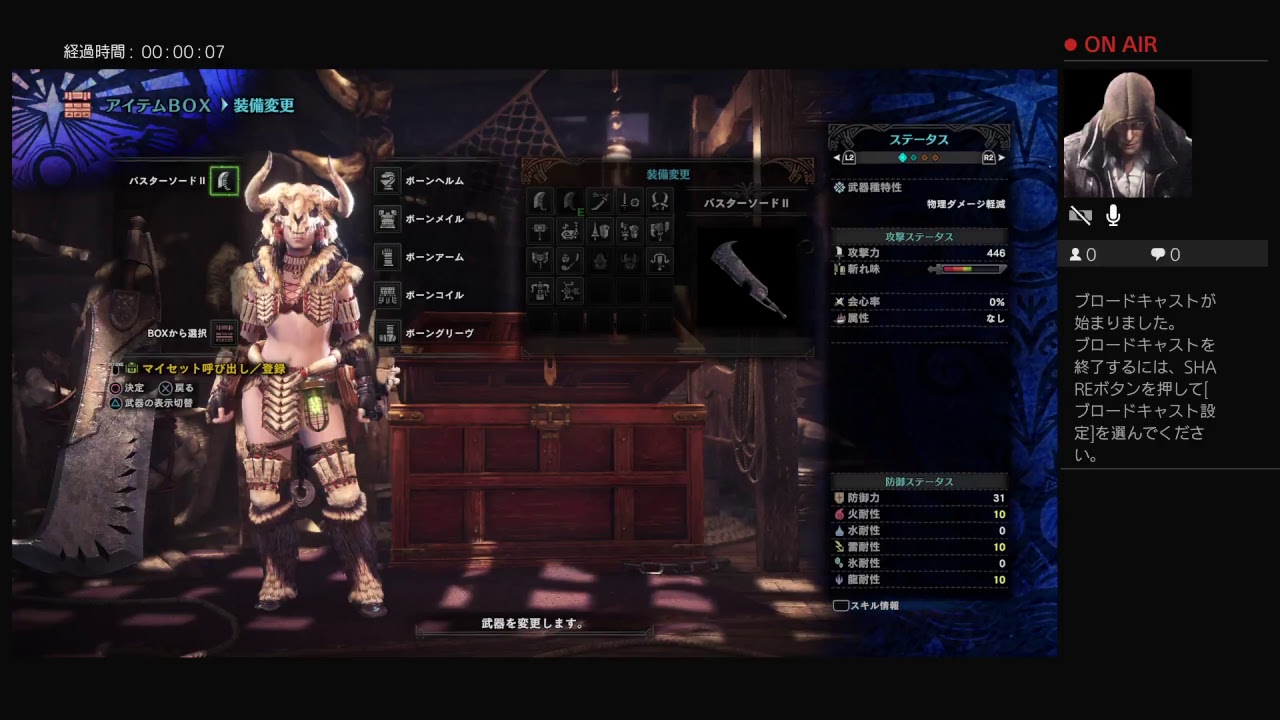This screenshot has width=1280, height=720.
Task: Open the ボーングリーヴ leg armor slot
Action: [388, 333]
